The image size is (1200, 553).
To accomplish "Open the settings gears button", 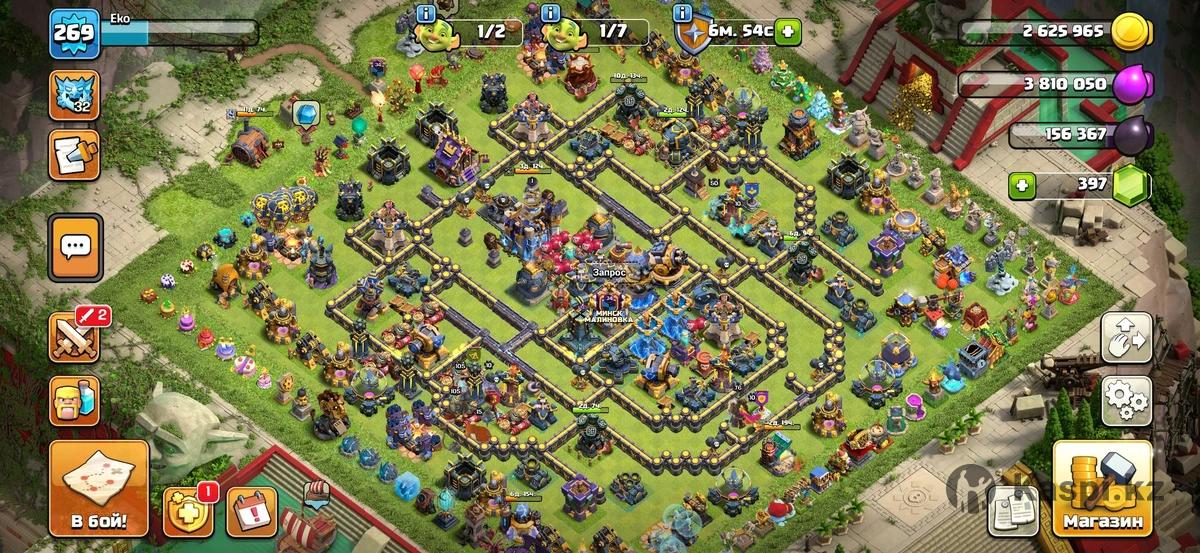I will pos(1126,400).
